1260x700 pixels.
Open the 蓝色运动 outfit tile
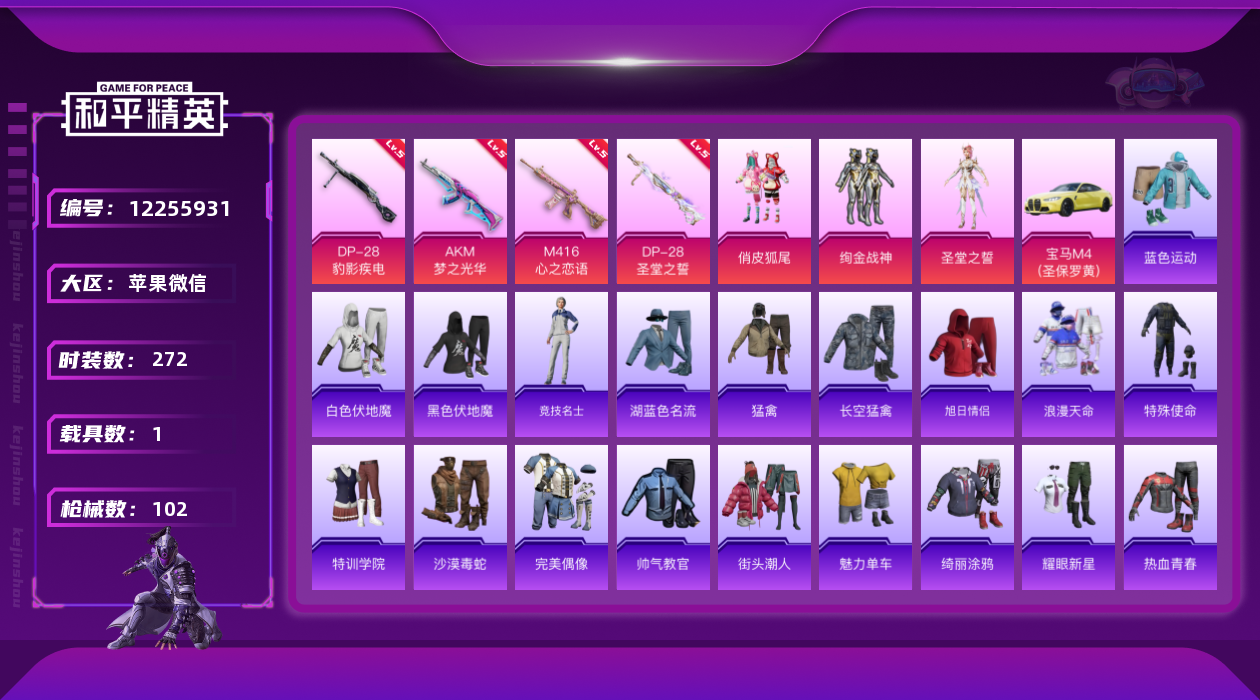[1170, 210]
